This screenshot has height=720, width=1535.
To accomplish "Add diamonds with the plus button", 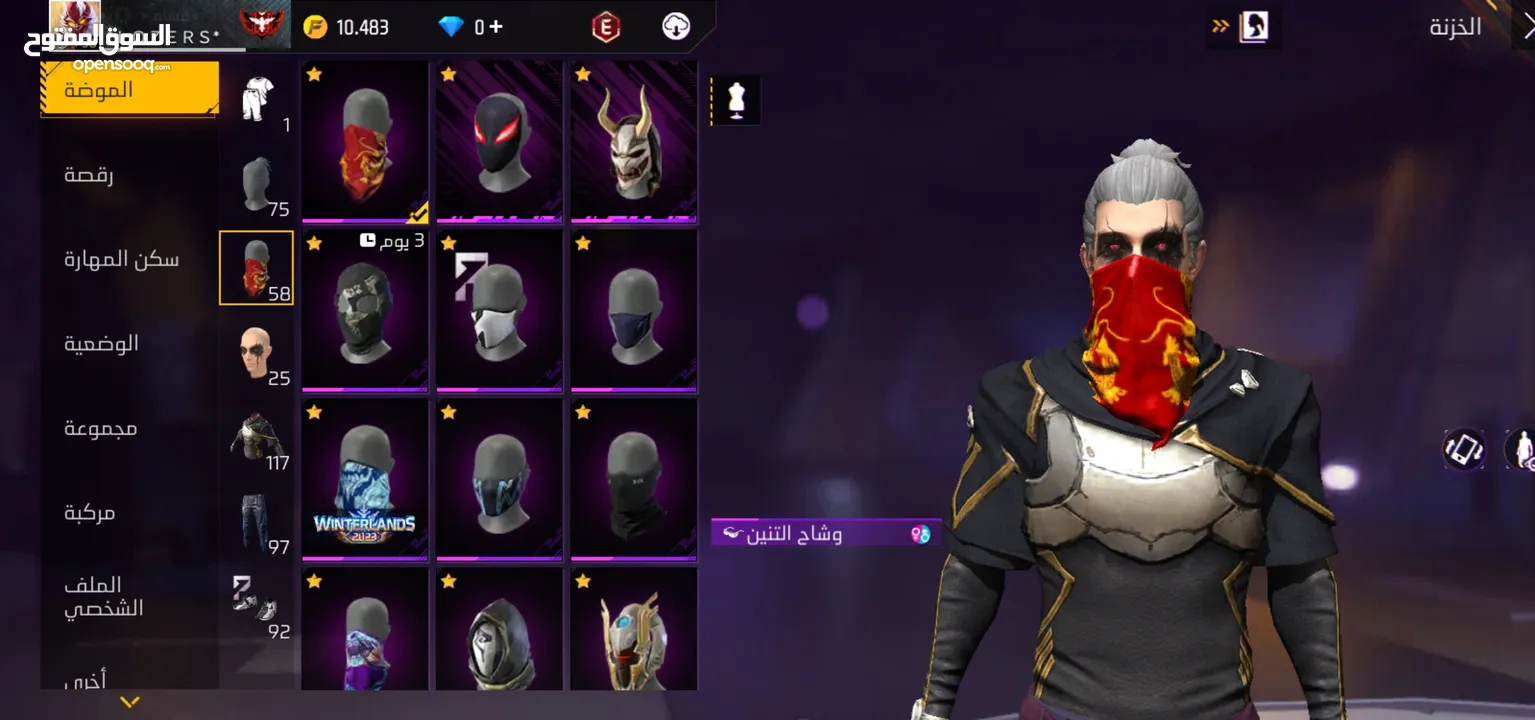I will [496, 27].
